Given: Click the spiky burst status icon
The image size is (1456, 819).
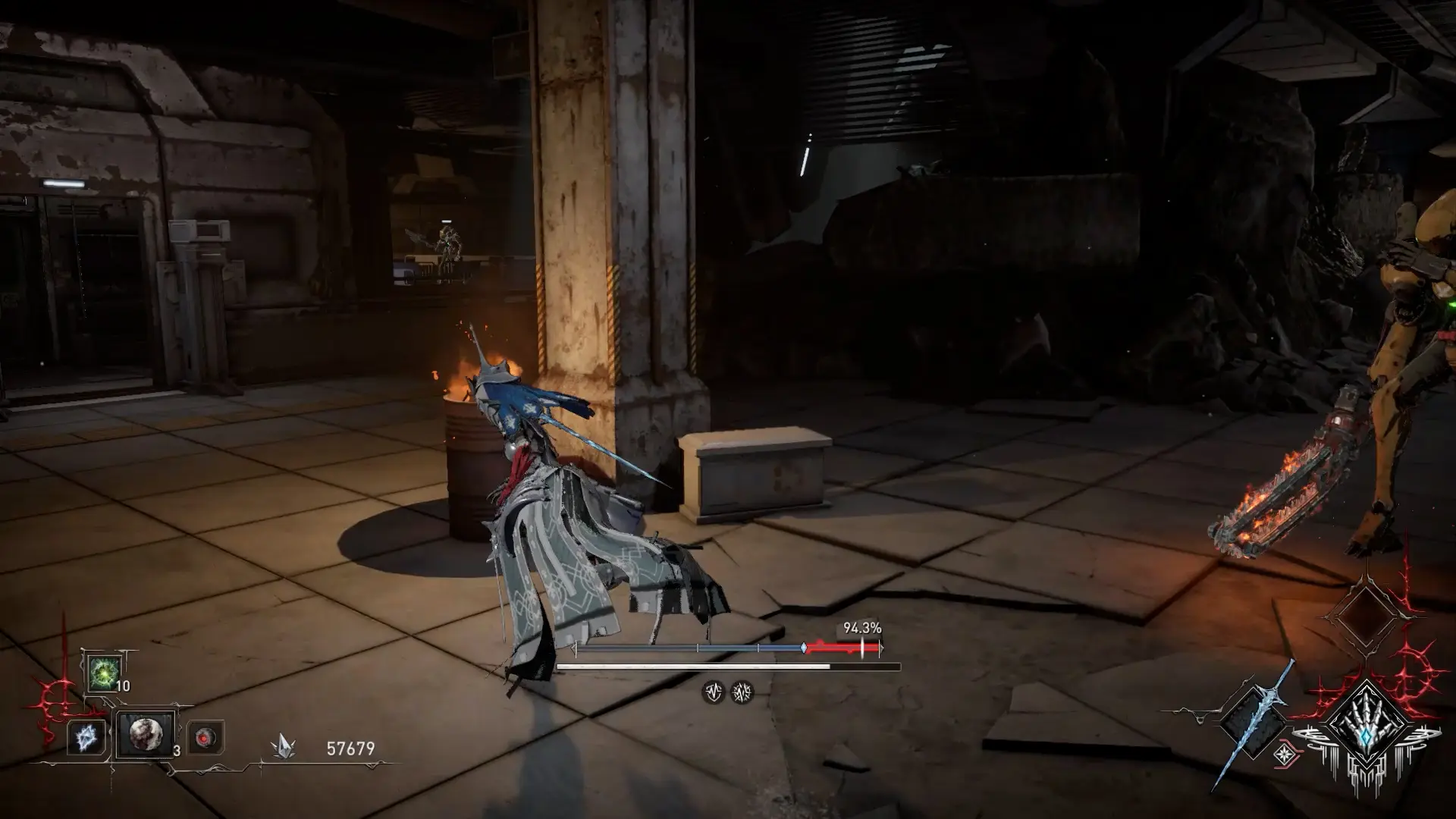Looking at the screenshot, I should [742, 692].
